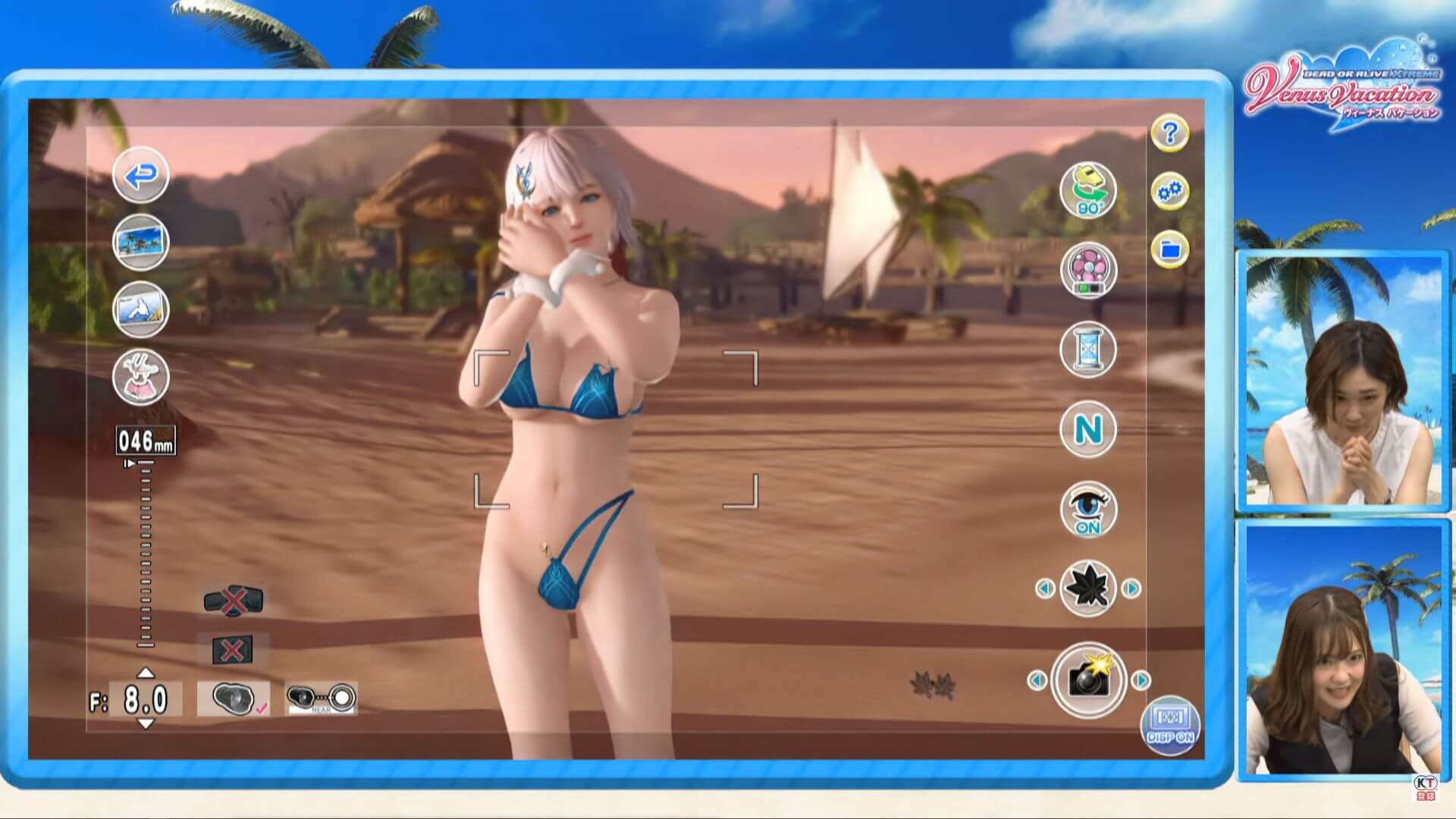Viewport: 1456px width, 819px height.
Task: Increase the F aperture value
Action: coord(146,673)
